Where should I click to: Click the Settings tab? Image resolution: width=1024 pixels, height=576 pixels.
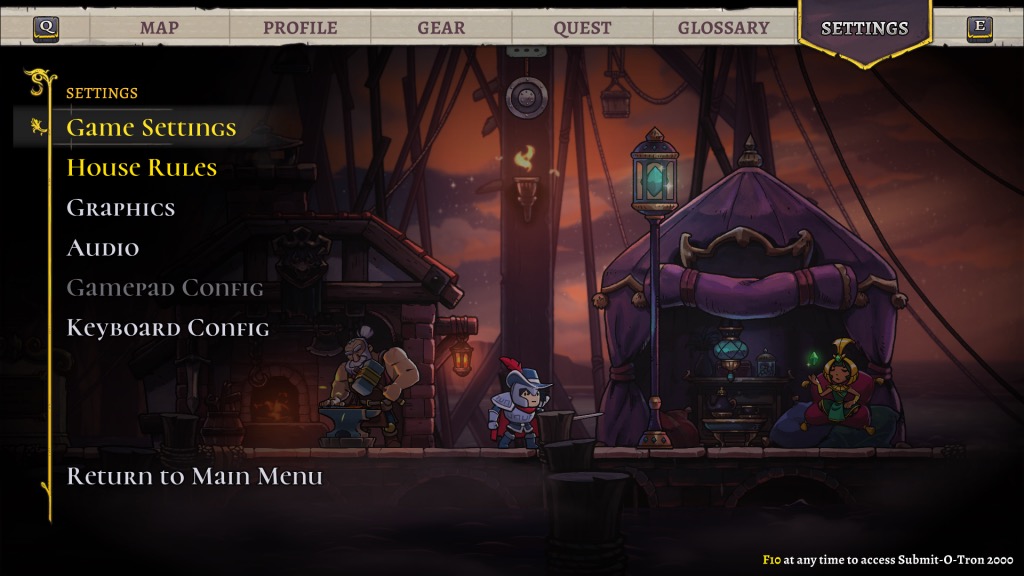864,28
